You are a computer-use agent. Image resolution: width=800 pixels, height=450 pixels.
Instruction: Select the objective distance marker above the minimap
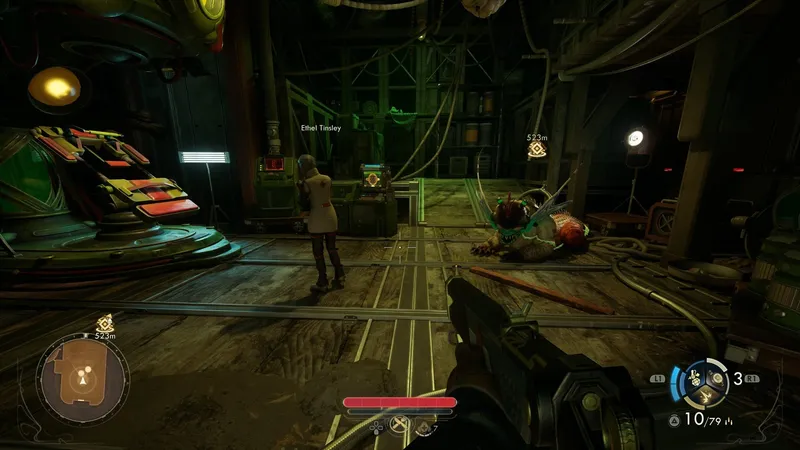tap(104, 326)
